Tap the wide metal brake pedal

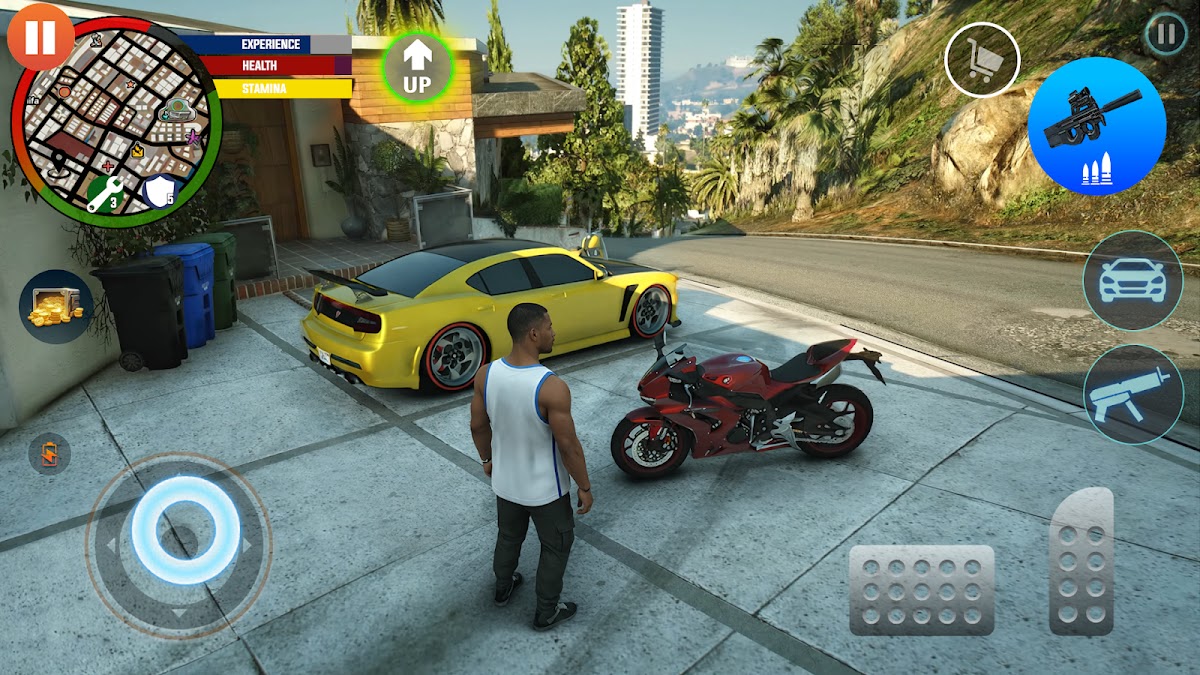pyautogui.click(x=921, y=590)
